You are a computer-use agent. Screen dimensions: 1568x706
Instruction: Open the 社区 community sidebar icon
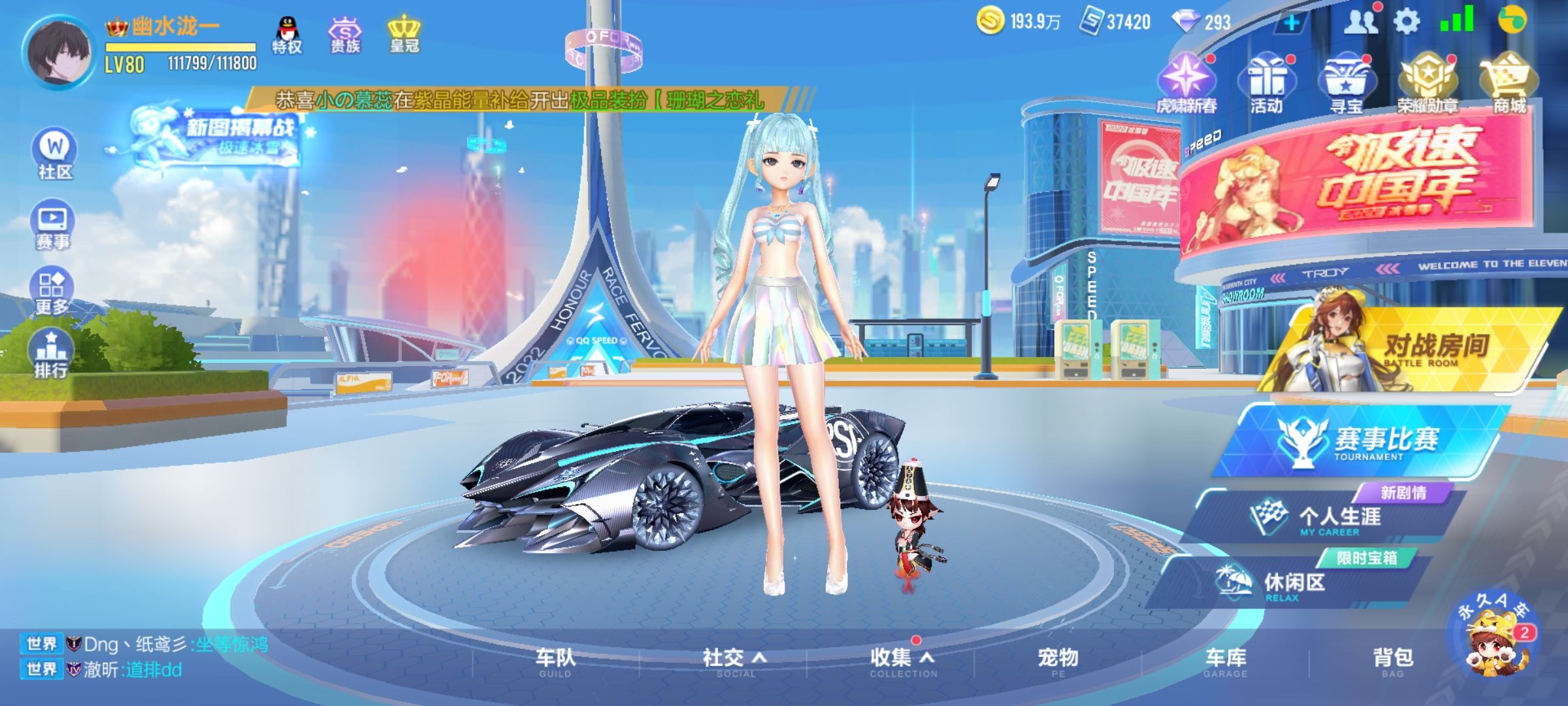[x=54, y=154]
